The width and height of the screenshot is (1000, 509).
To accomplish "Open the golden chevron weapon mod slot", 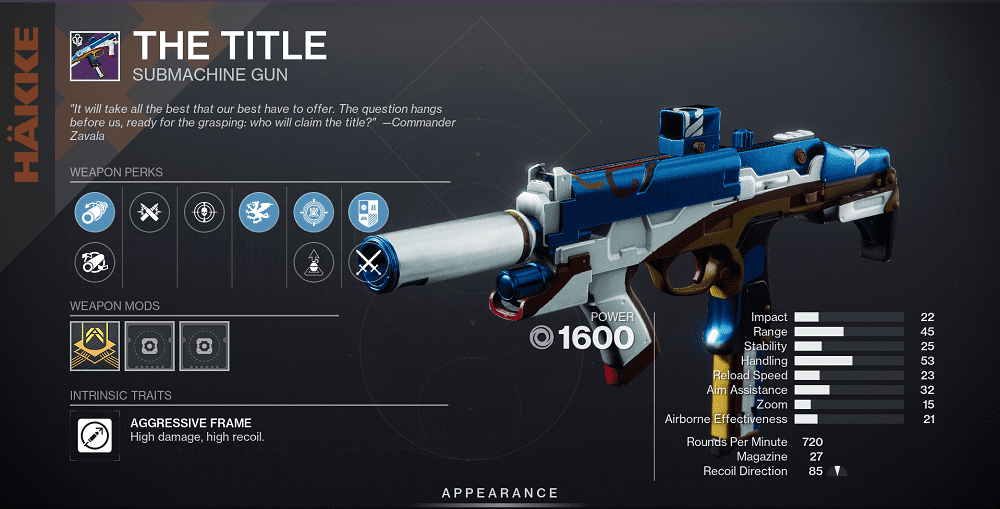I will coord(95,345).
